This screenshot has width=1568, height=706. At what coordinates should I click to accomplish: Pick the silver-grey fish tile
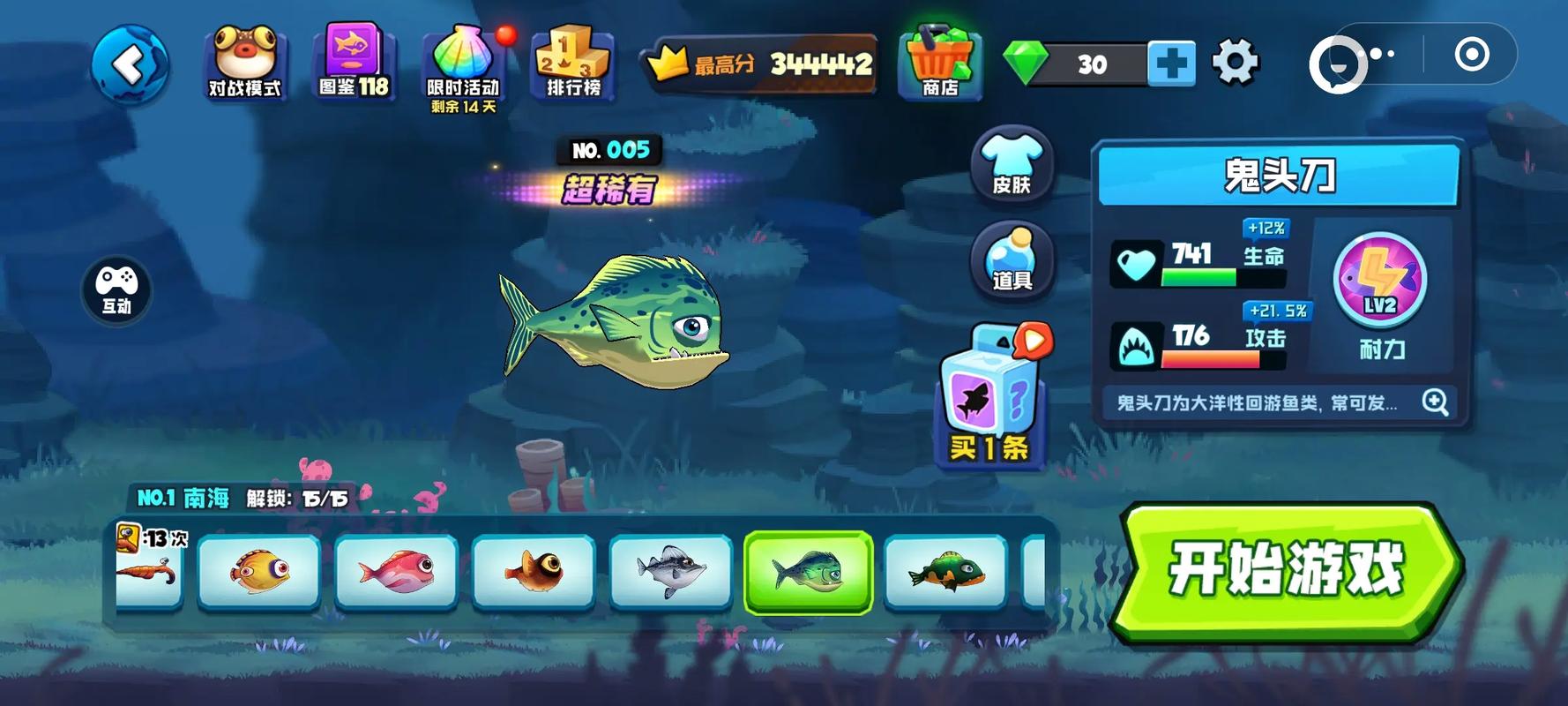pos(671,571)
